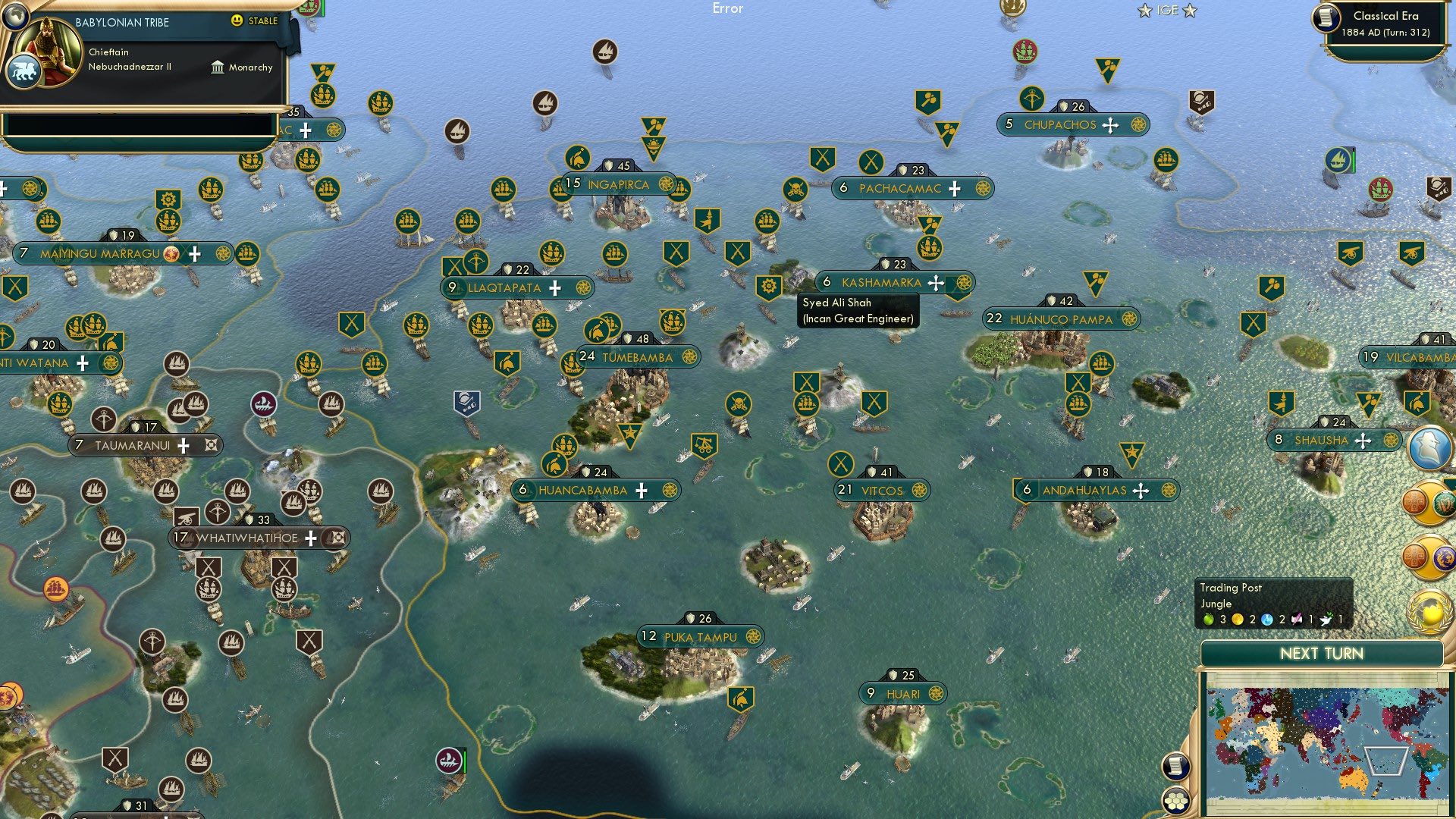The height and width of the screenshot is (819, 1456).
Task: Open Chupachos city screen via its name
Action: pos(1060,125)
